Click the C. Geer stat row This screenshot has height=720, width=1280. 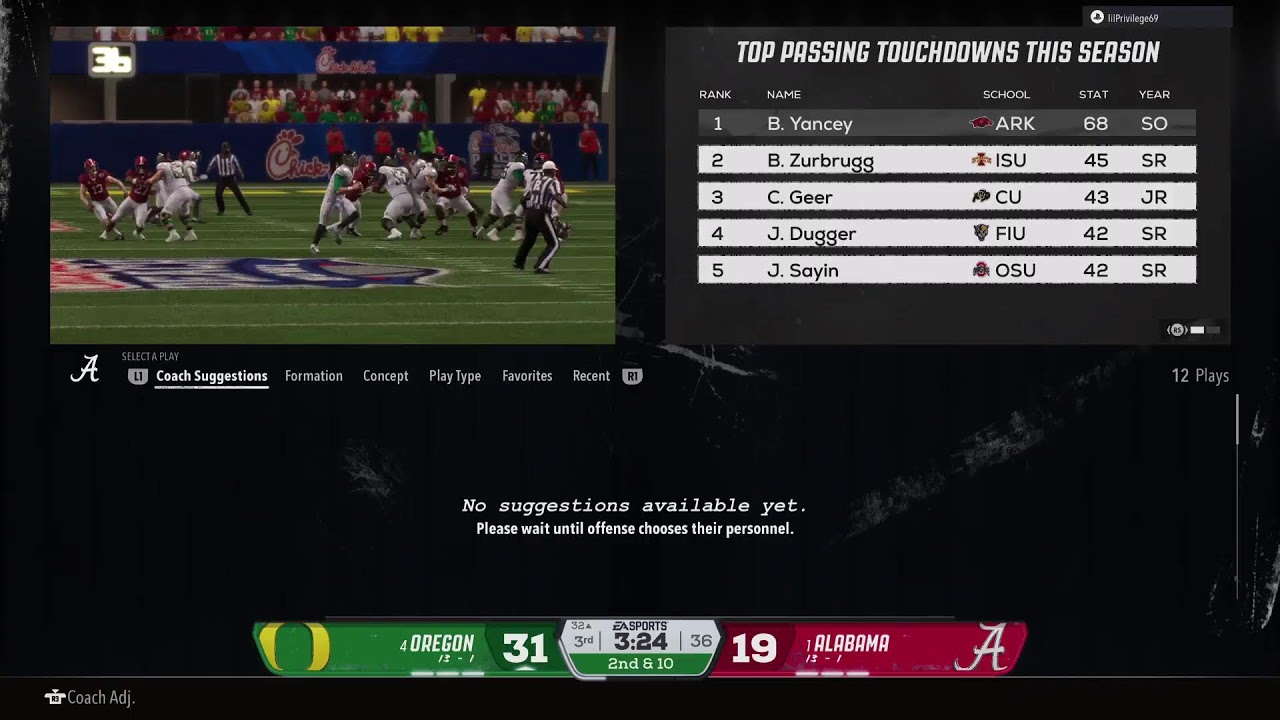tap(946, 197)
